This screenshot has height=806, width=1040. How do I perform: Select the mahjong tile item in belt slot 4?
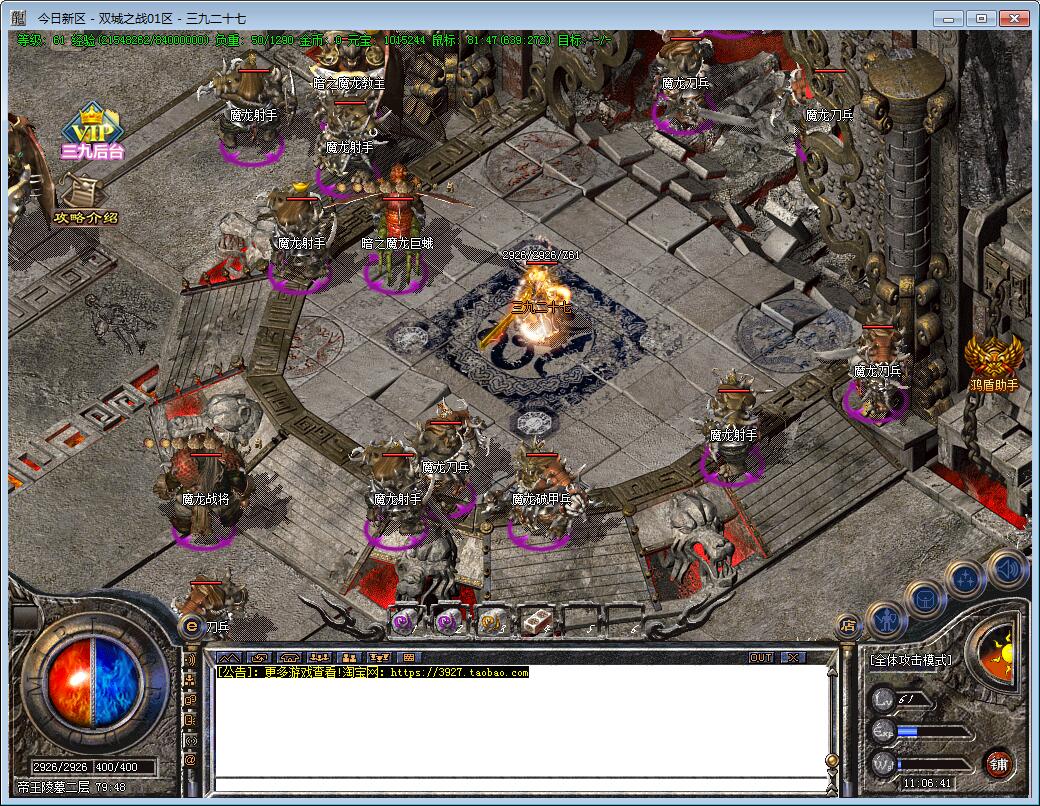click(x=535, y=621)
